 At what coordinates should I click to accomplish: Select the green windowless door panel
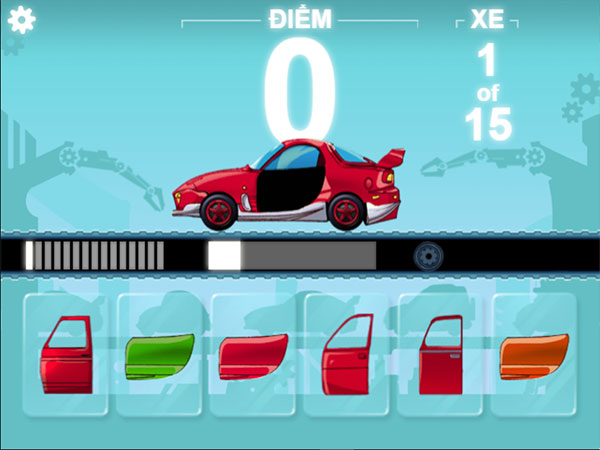click(x=159, y=356)
